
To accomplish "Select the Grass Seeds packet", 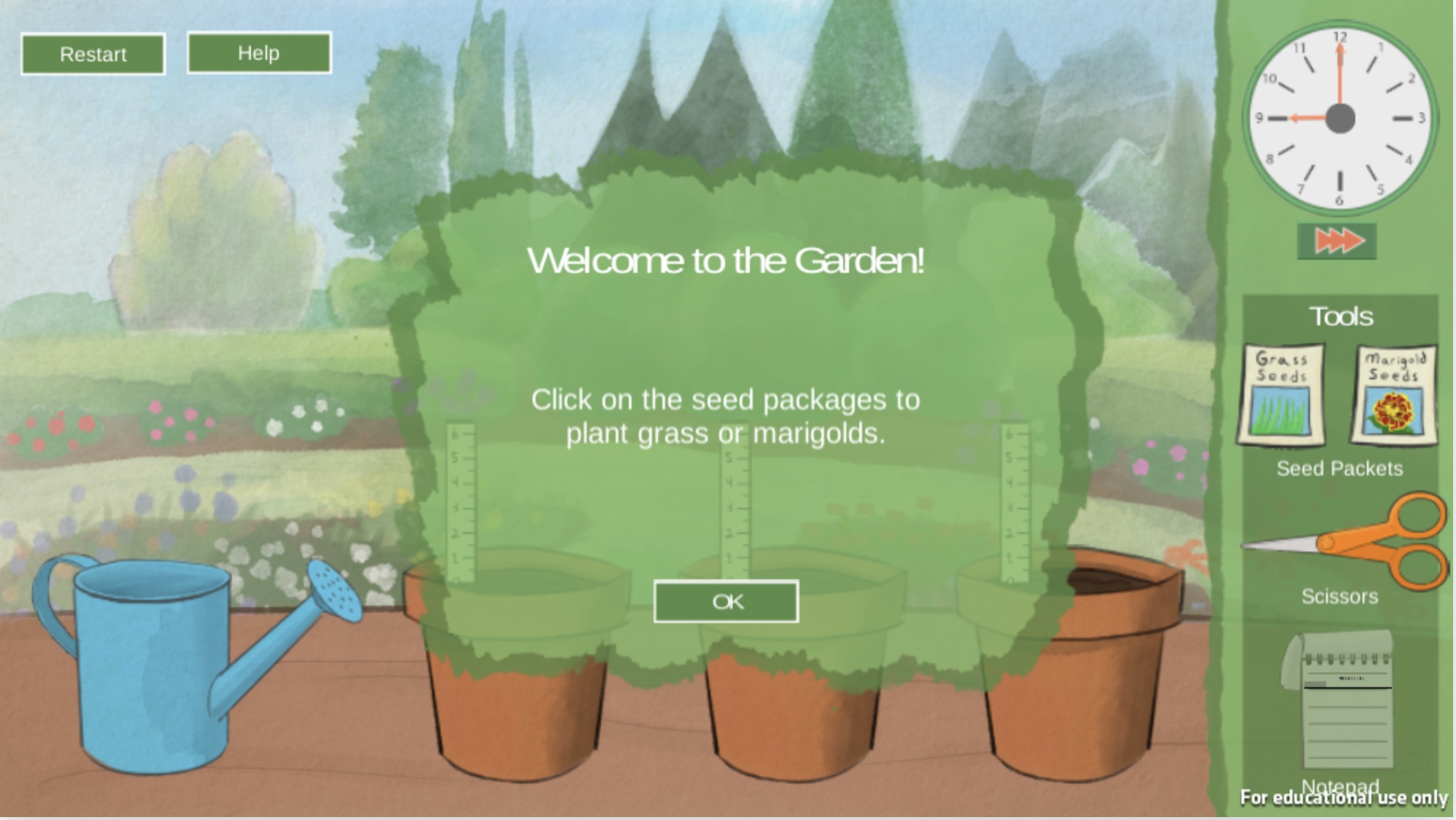I will 1281,395.
